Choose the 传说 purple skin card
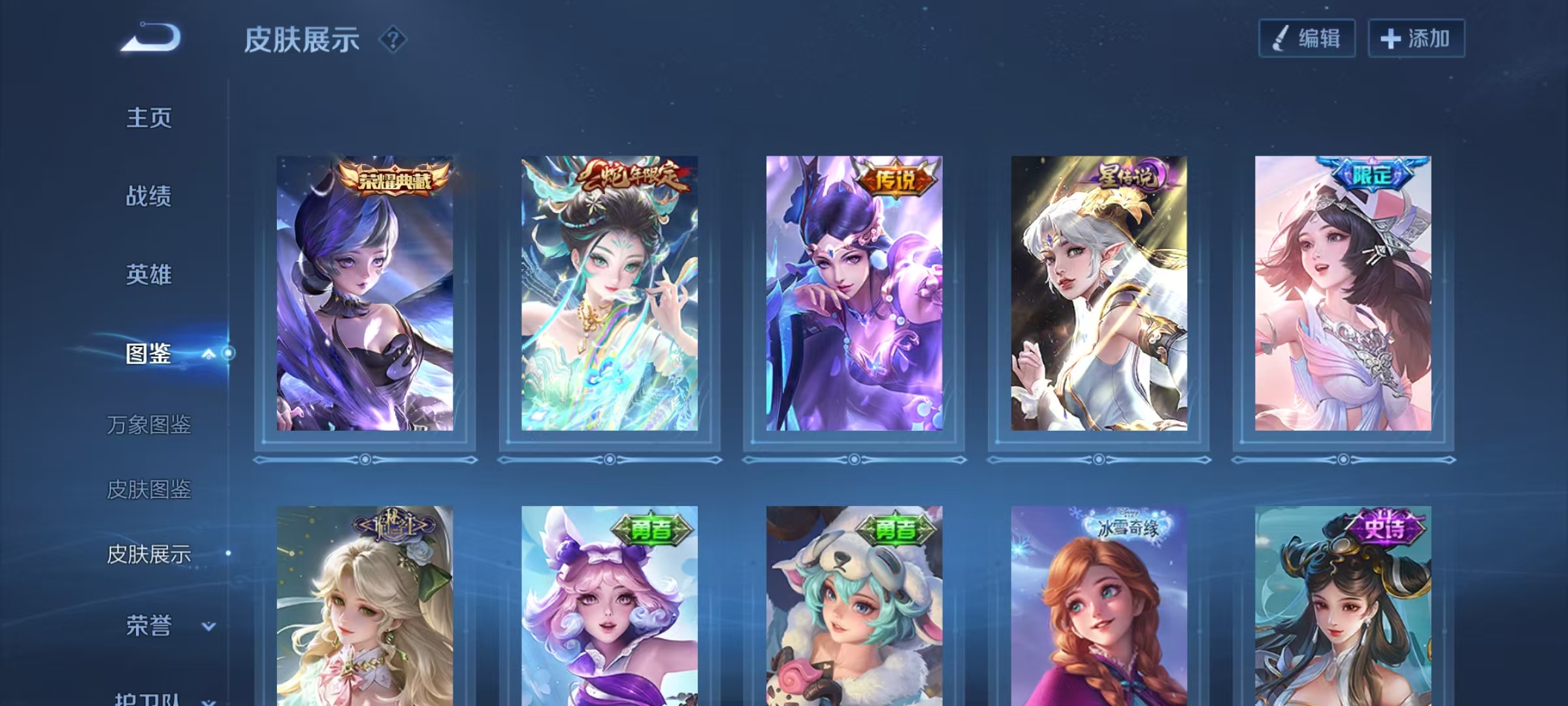This screenshot has width=1568, height=706. click(854, 294)
